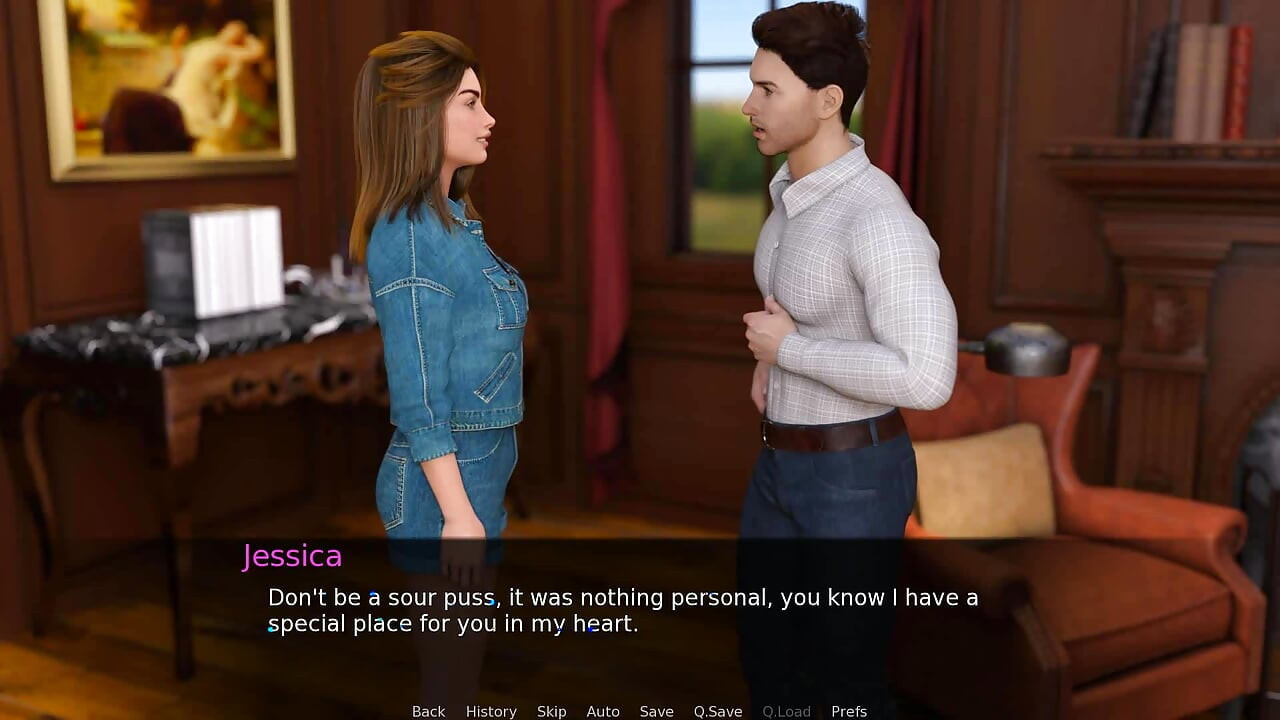The image size is (1280, 720).
Task: Toggle Auto dialogue advance
Action: (x=603, y=711)
